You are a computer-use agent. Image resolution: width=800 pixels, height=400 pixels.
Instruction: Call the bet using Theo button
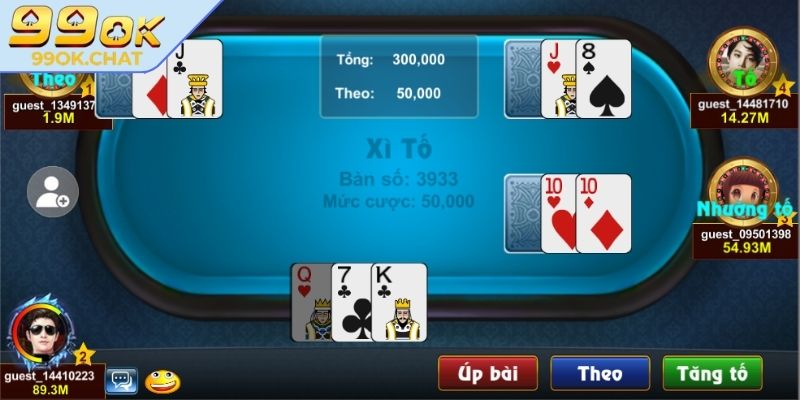[x=600, y=374]
